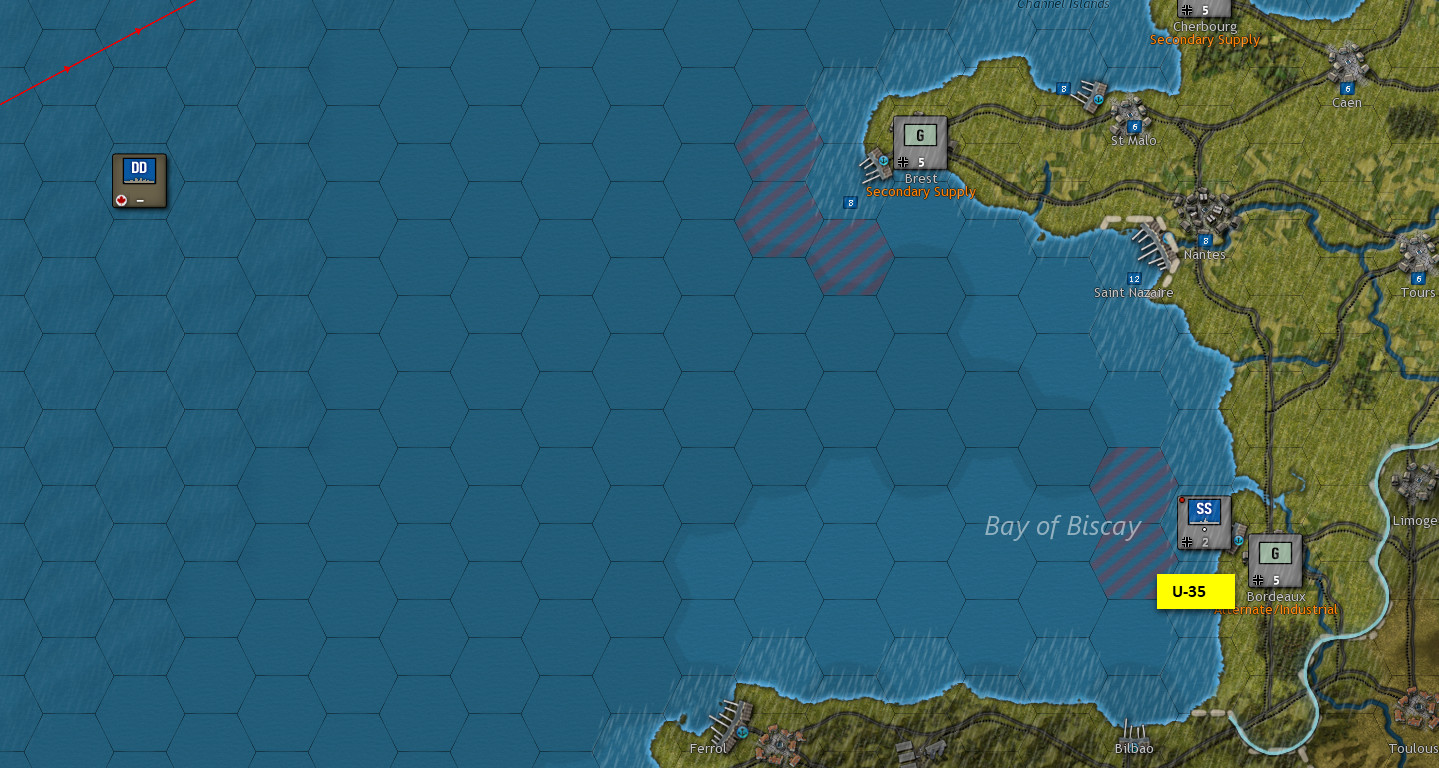Click the Secondary Supply label under Brest

tap(921, 191)
